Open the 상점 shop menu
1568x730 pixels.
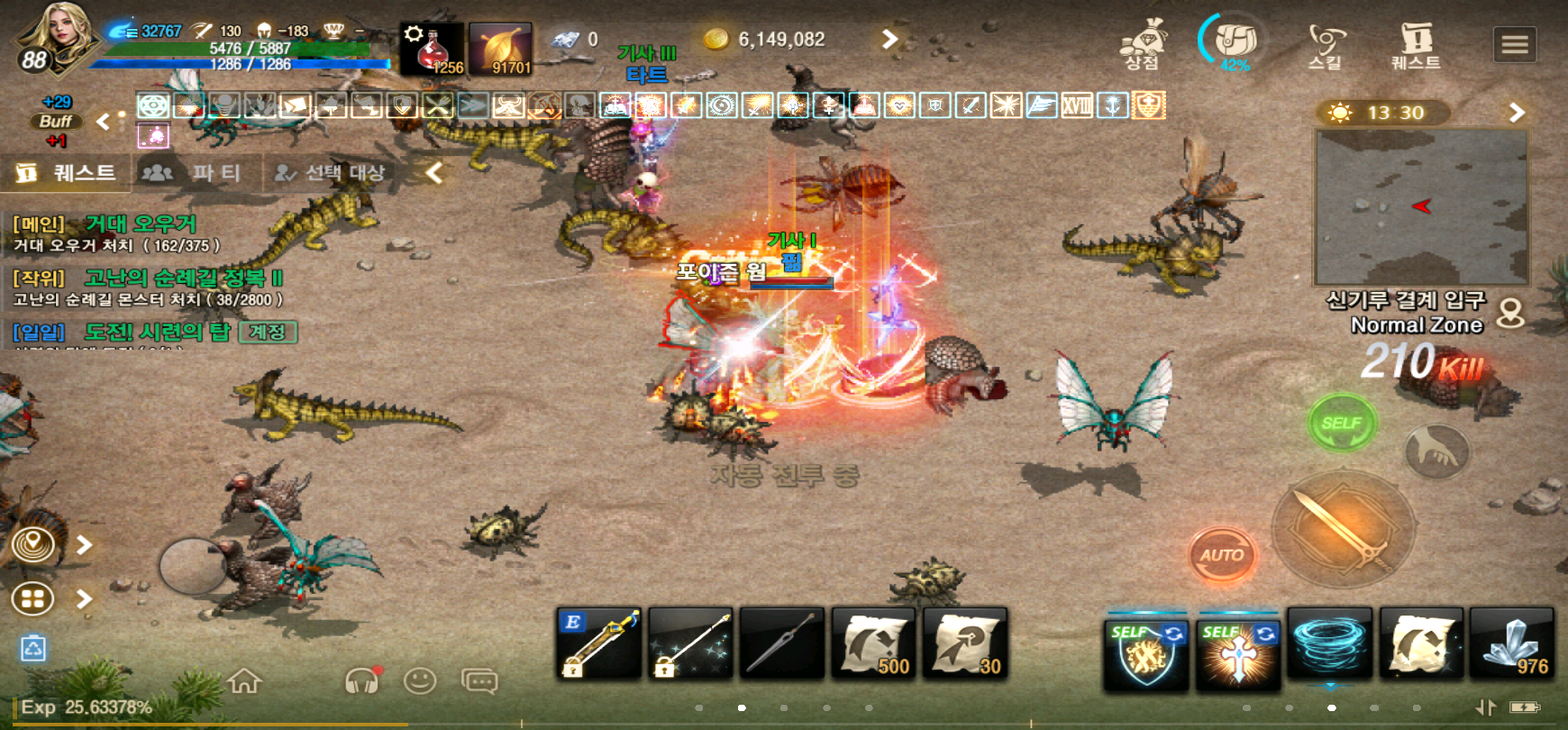[x=1142, y=47]
